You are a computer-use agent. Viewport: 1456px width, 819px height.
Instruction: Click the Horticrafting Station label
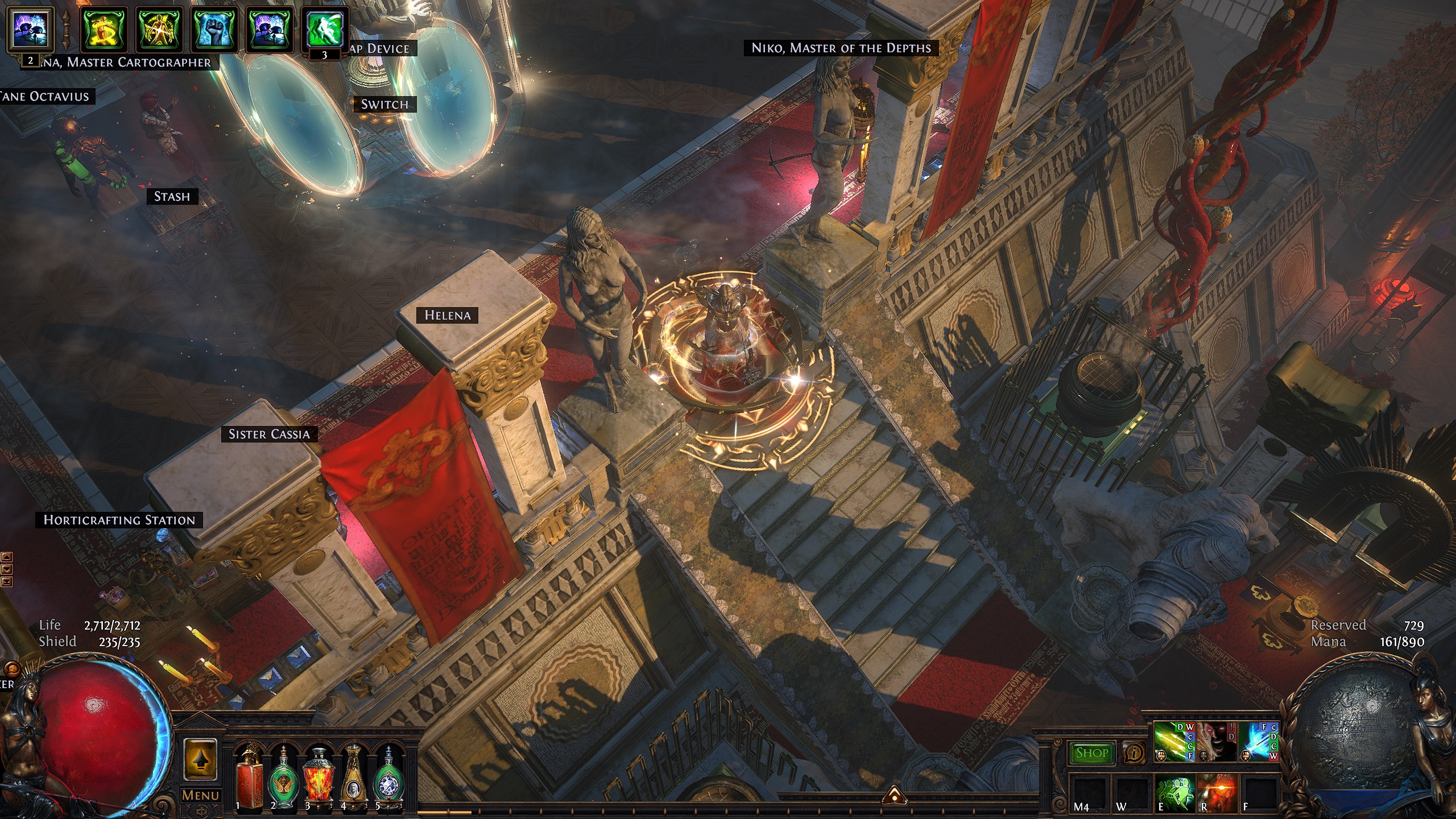(119, 520)
